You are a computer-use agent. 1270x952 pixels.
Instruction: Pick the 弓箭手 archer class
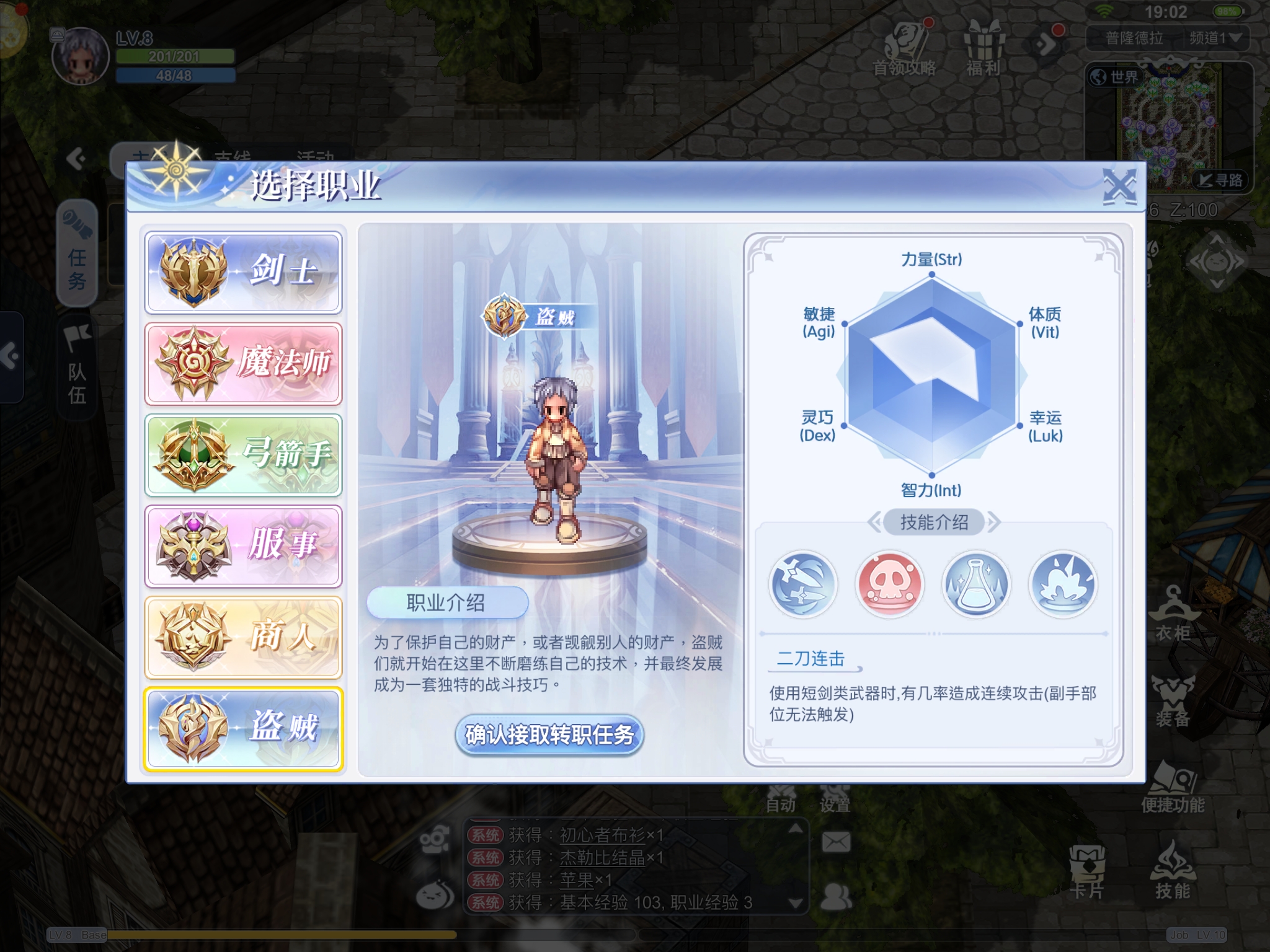243,454
